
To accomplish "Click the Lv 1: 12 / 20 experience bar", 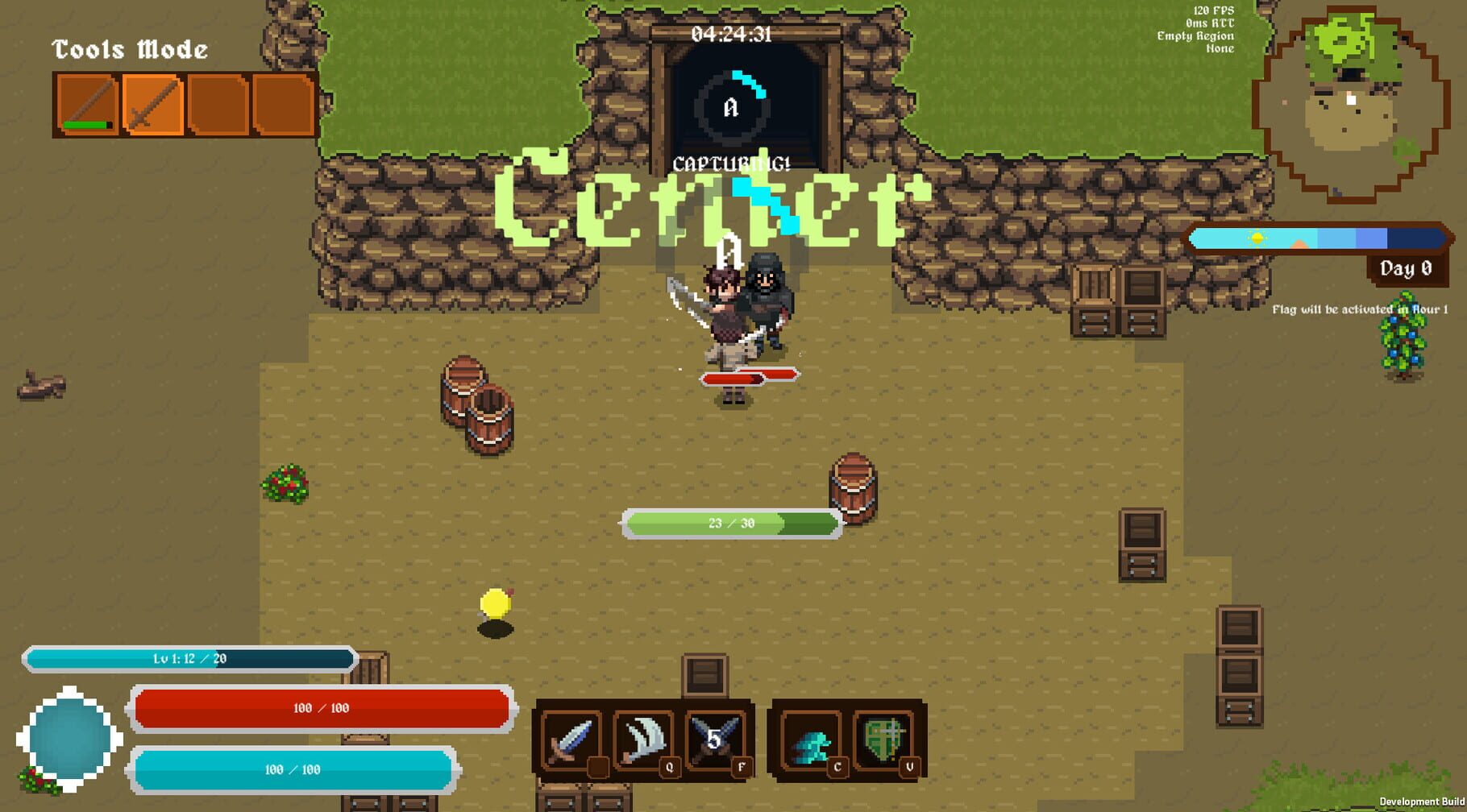I will click(x=191, y=657).
